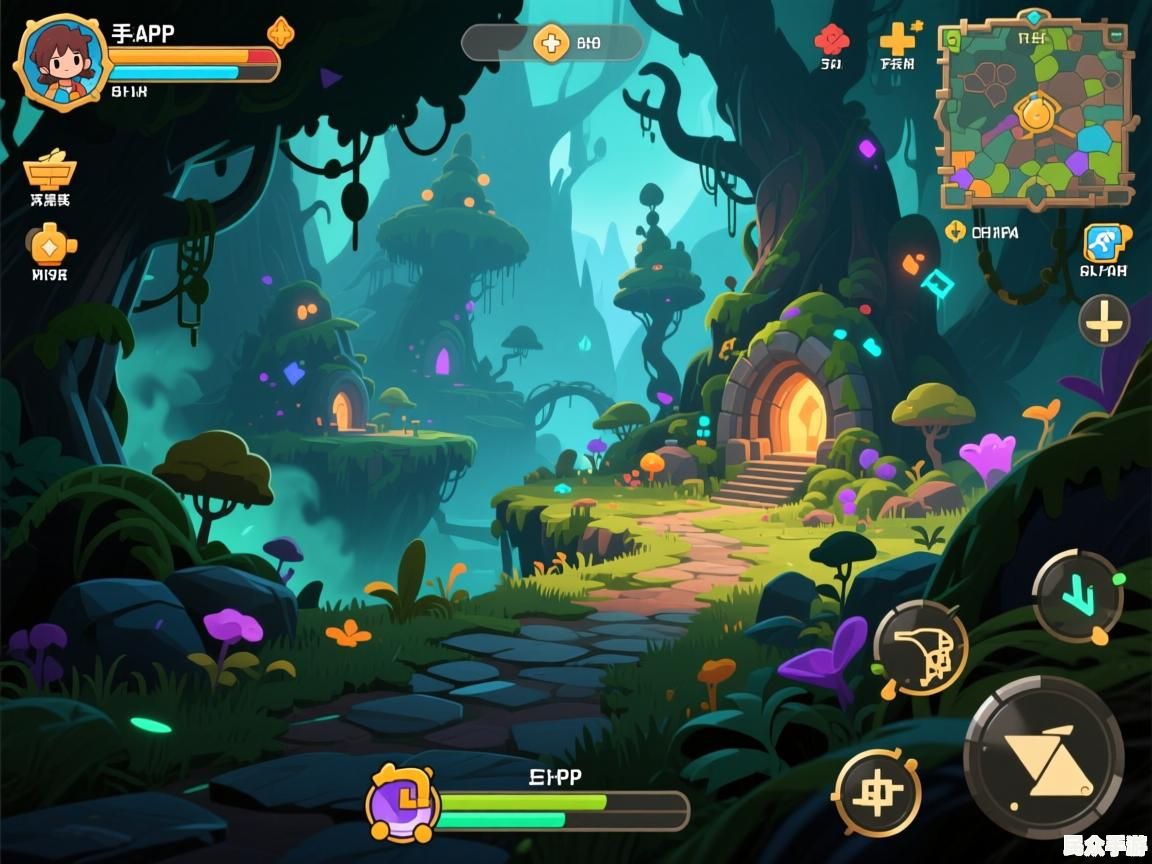Screen dimensions: 1152x864
Task: Open the red flower icon menu
Action: point(831,41)
